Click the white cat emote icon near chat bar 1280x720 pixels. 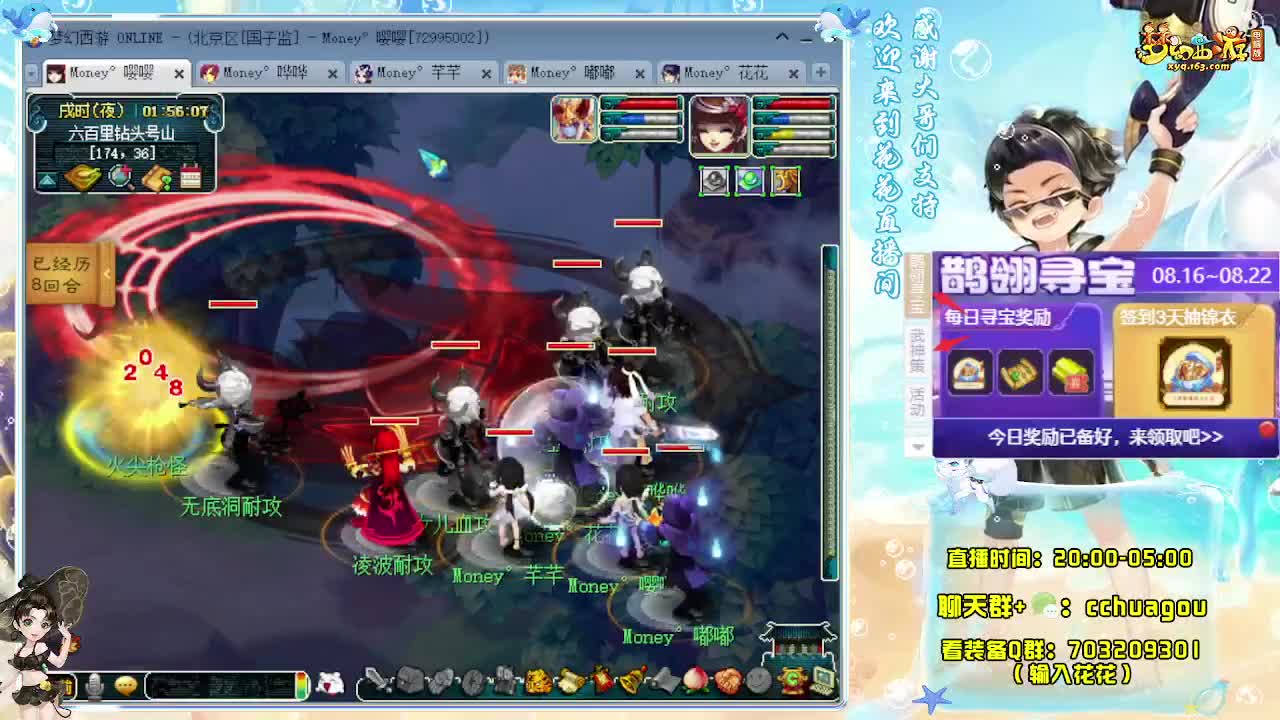330,684
